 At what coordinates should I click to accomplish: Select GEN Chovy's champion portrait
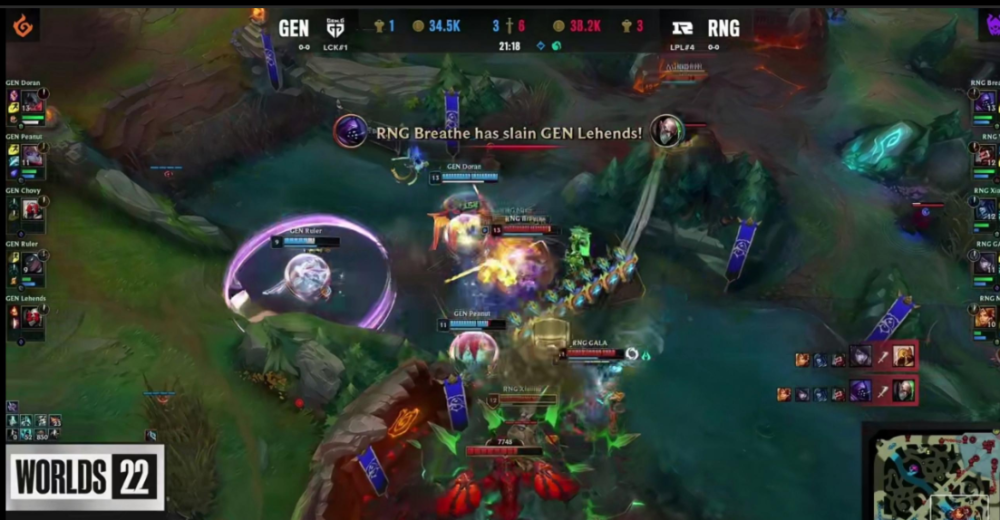click(32, 209)
